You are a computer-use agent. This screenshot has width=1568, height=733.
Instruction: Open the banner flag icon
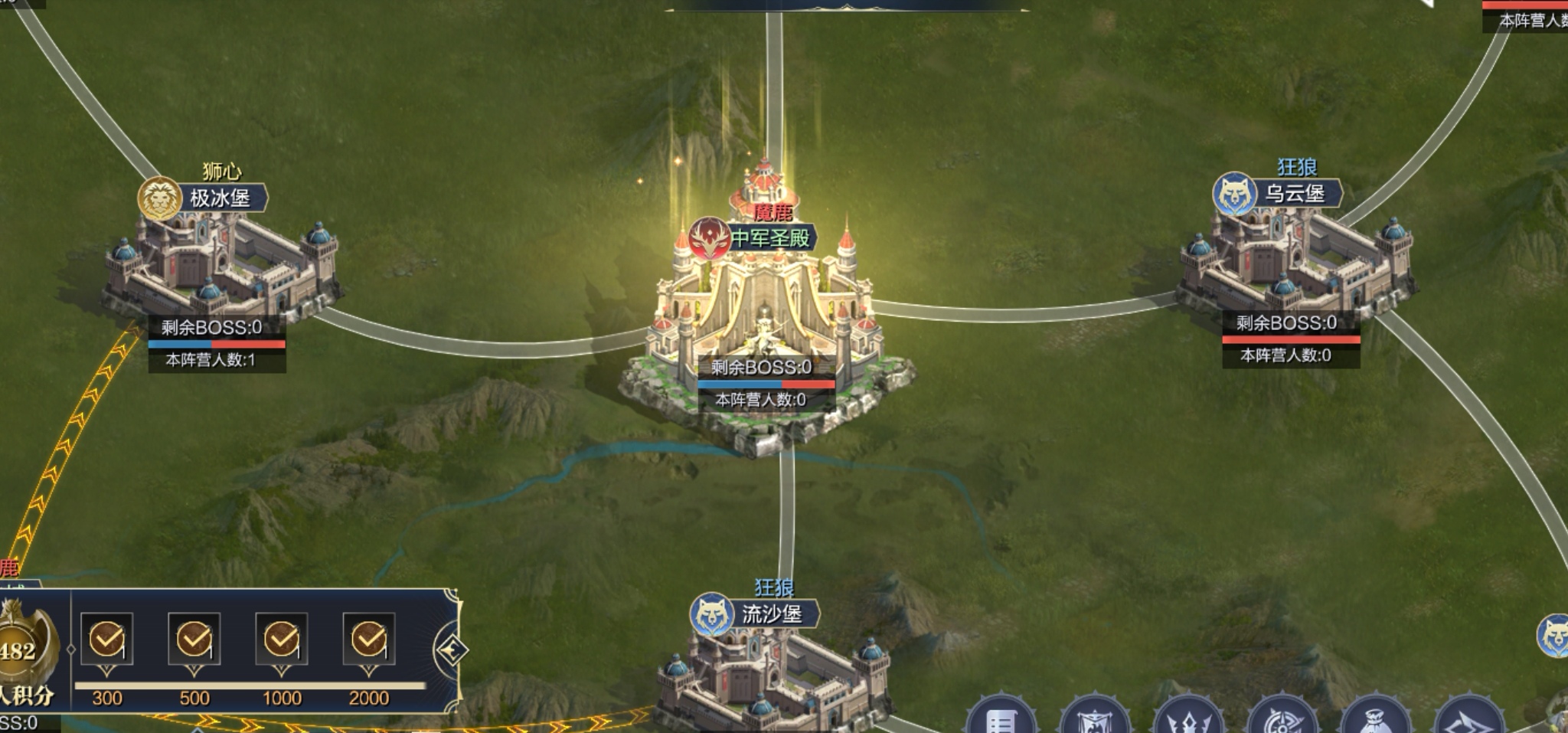1095,720
